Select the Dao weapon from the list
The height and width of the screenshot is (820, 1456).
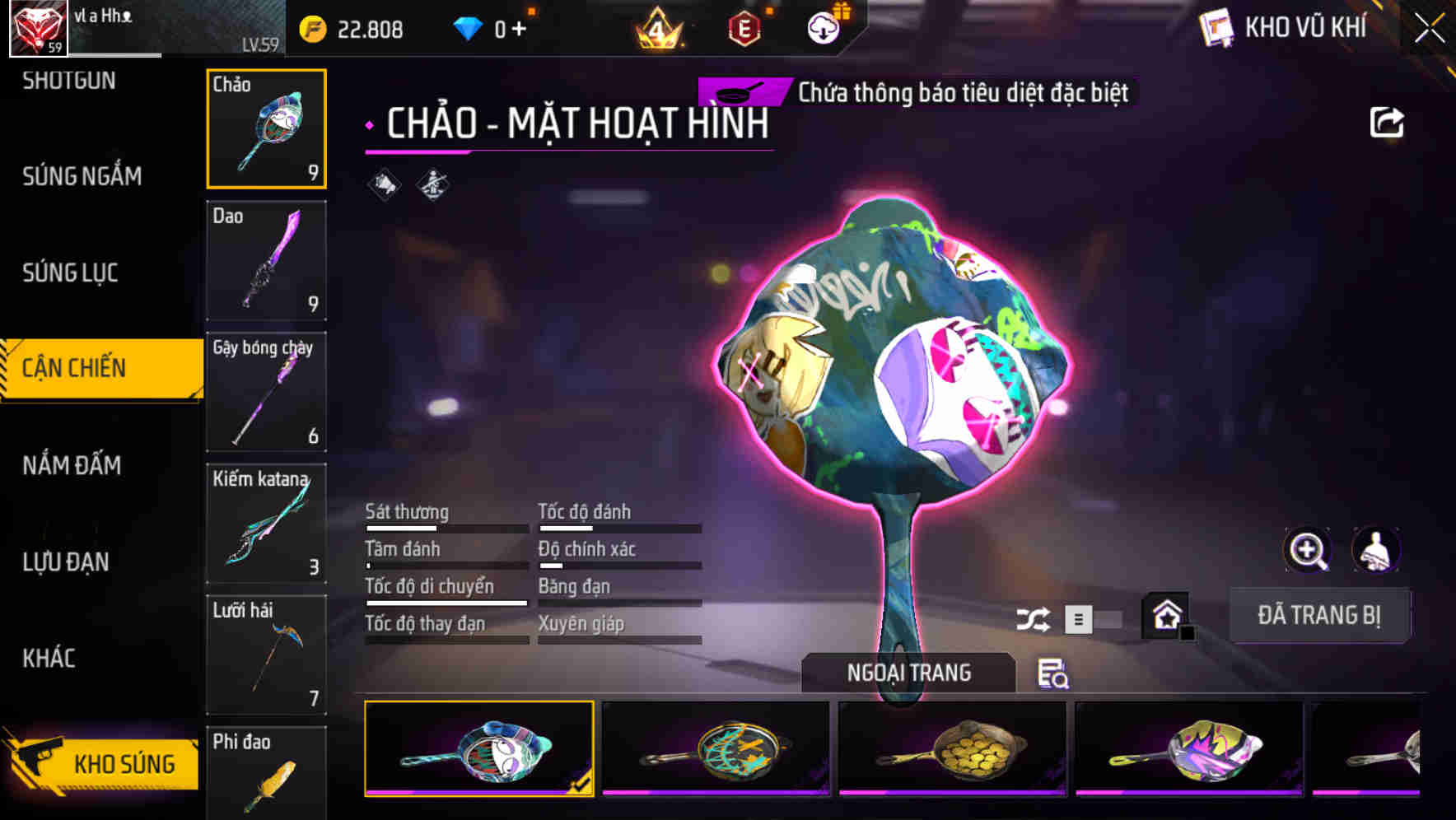click(x=266, y=260)
